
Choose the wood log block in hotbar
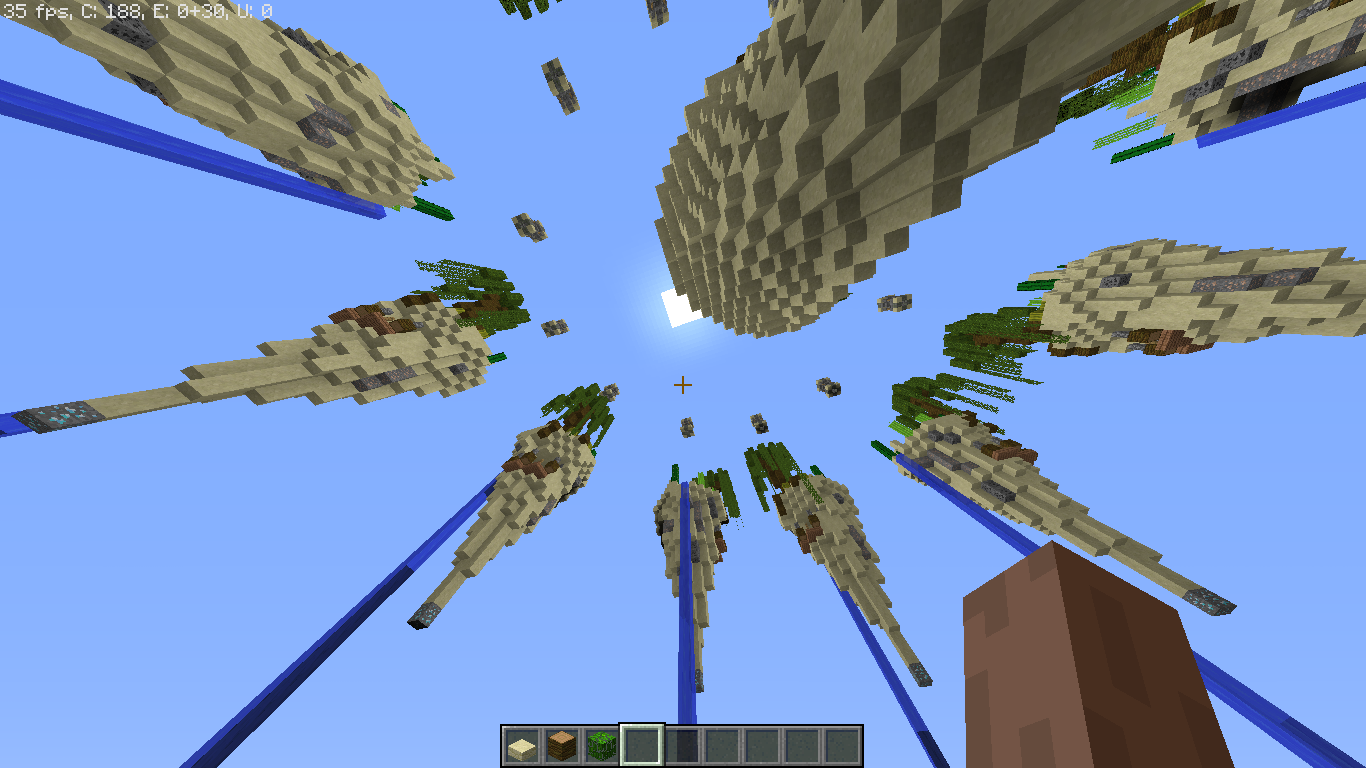click(x=561, y=746)
